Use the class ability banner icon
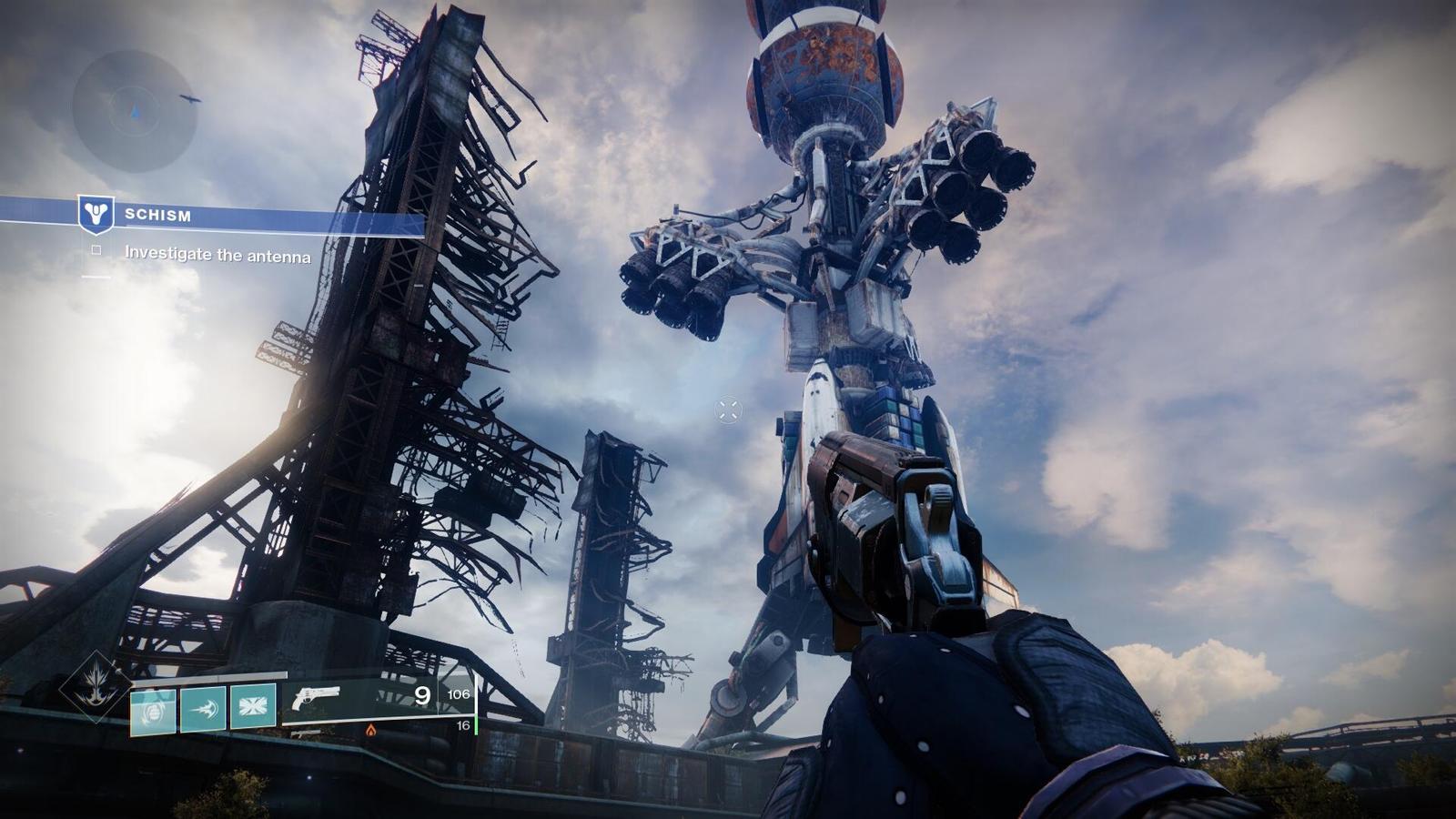This screenshot has width=1456, height=819. tap(252, 706)
